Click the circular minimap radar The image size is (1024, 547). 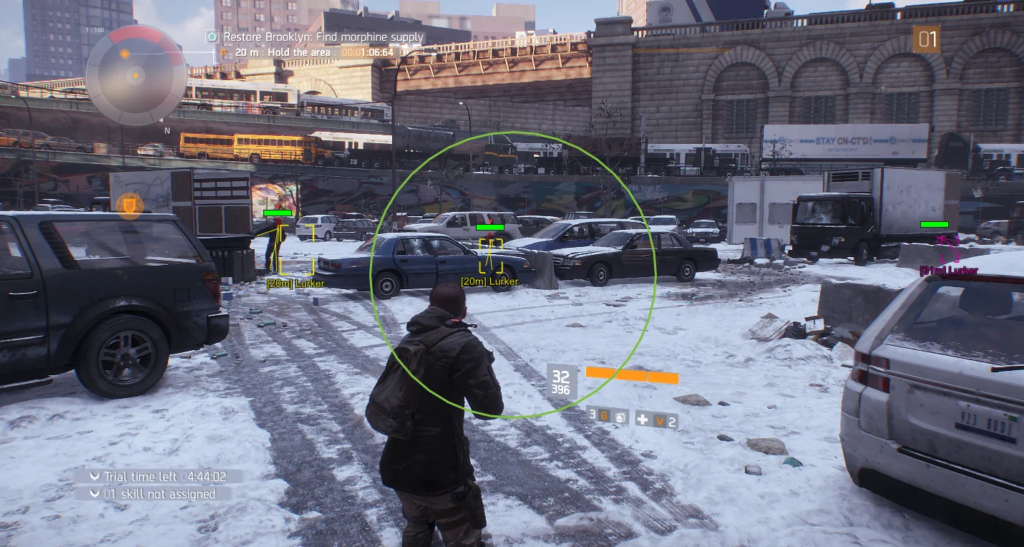[x=135, y=75]
